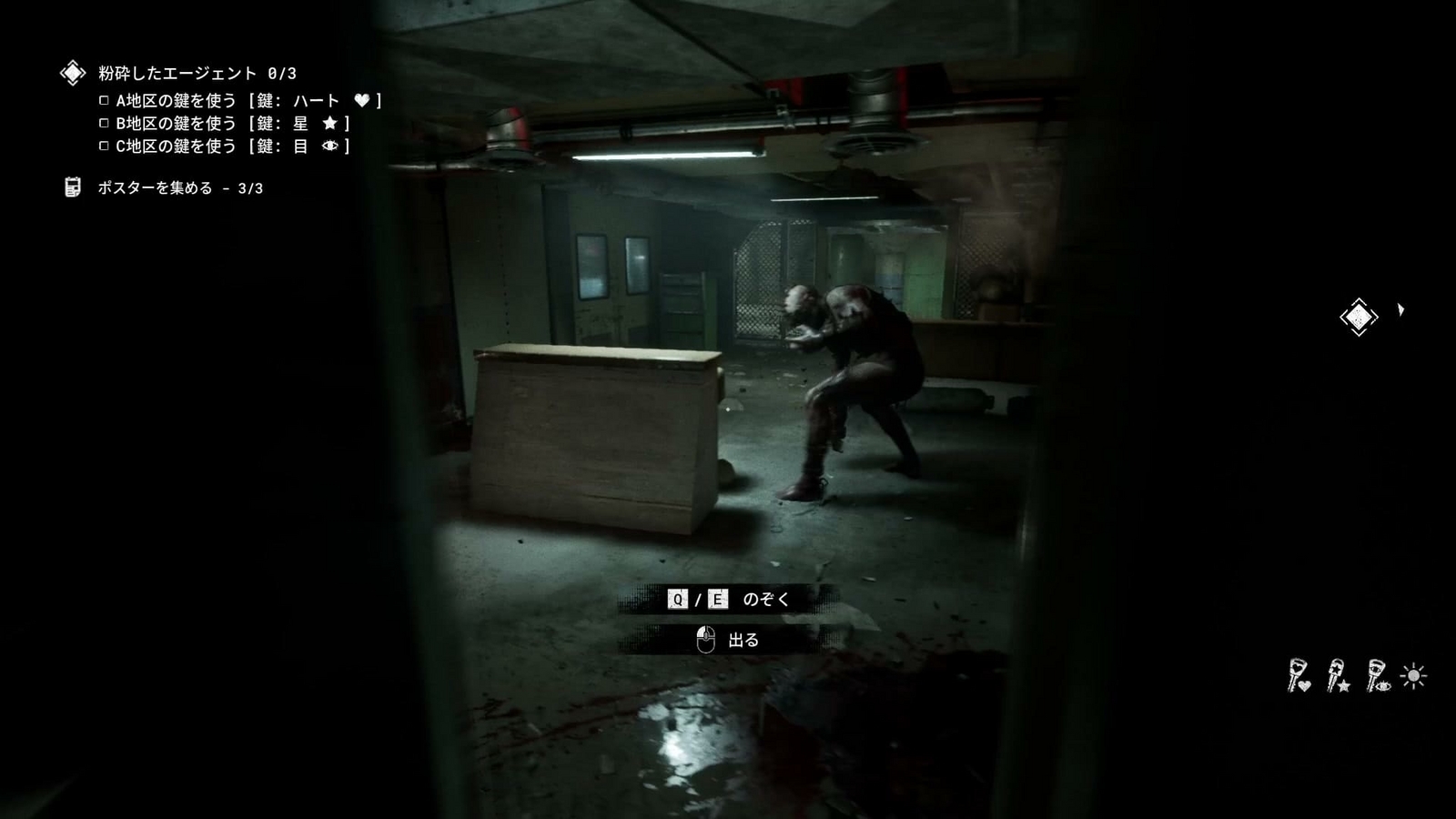Check the C地区の鍵を使う checkbox
Screen dimensions: 1456x819
point(105,146)
